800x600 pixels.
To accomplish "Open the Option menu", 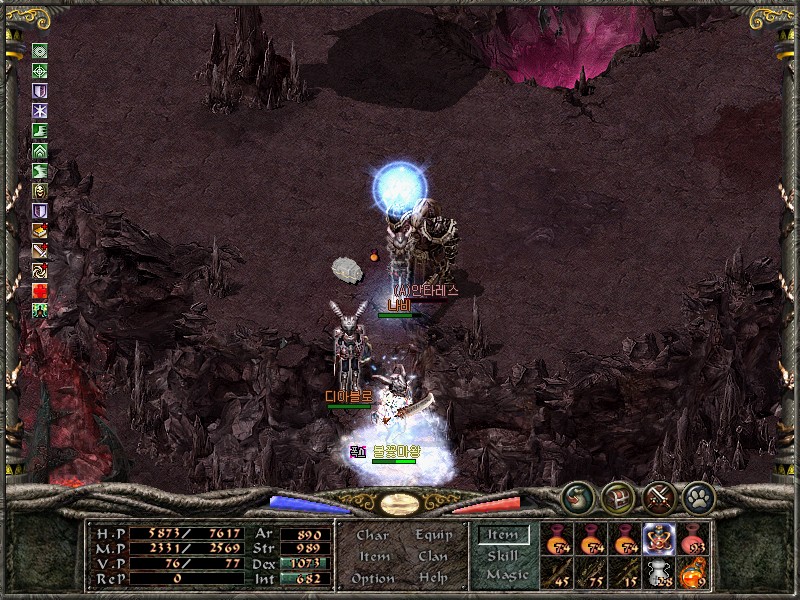I will [372, 578].
